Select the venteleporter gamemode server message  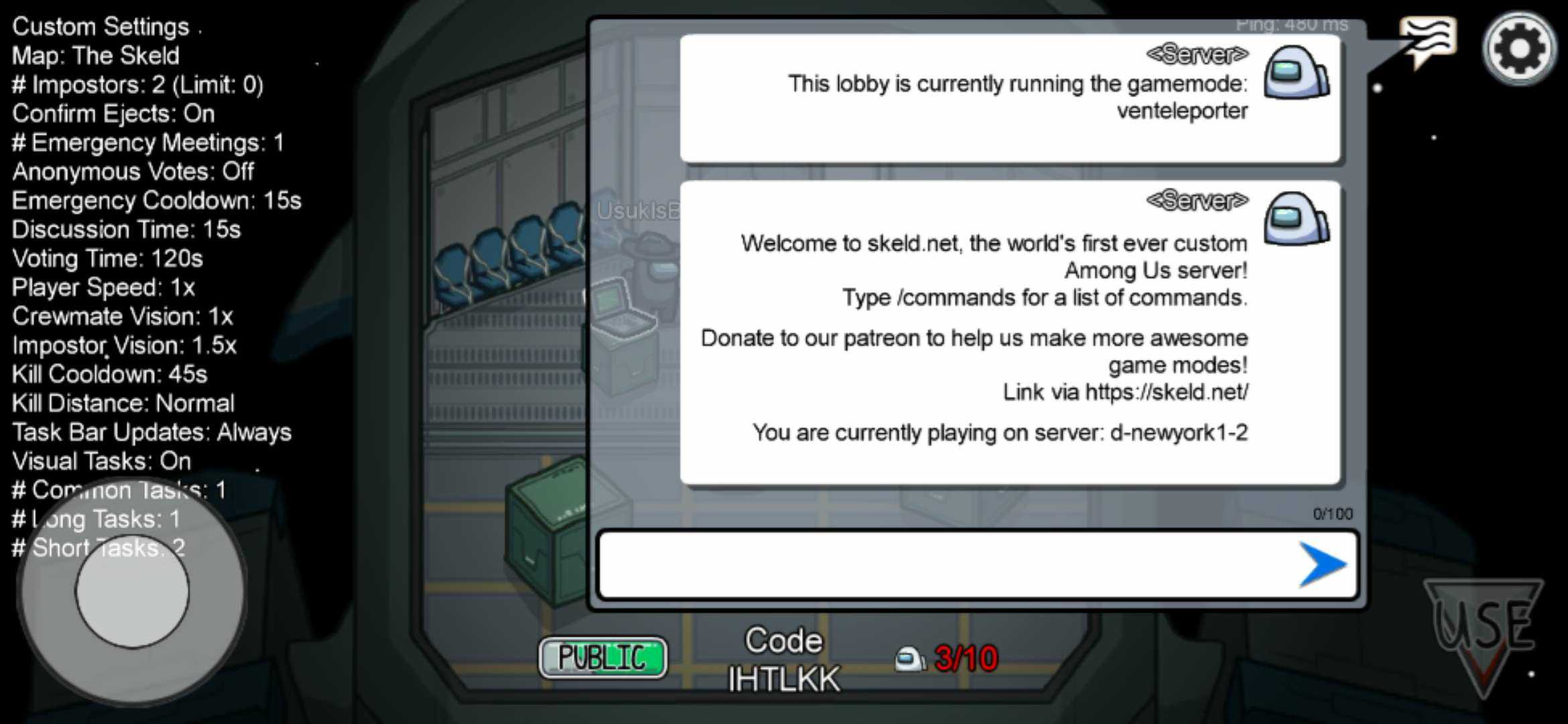click(1009, 98)
